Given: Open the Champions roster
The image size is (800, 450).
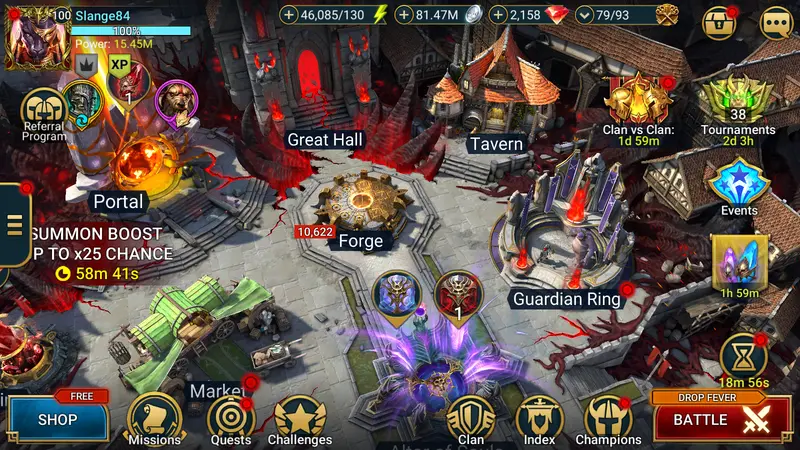Looking at the screenshot, I should tap(609, 418).
